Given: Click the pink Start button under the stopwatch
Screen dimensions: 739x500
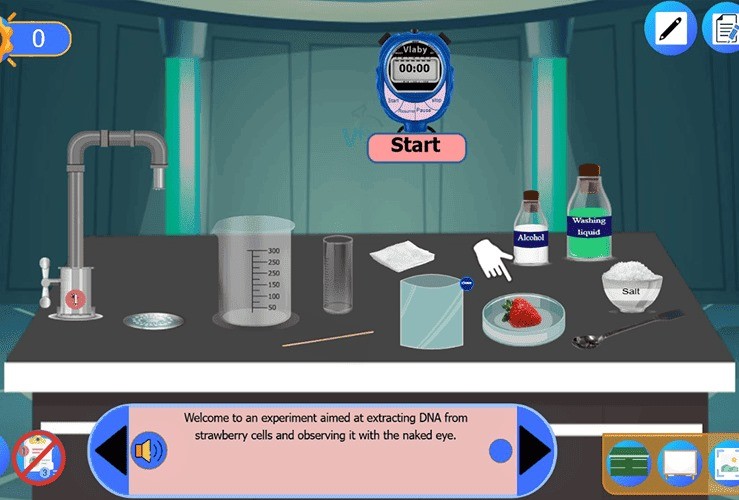Looking at the screenshot, I should (x=416, y=146).
